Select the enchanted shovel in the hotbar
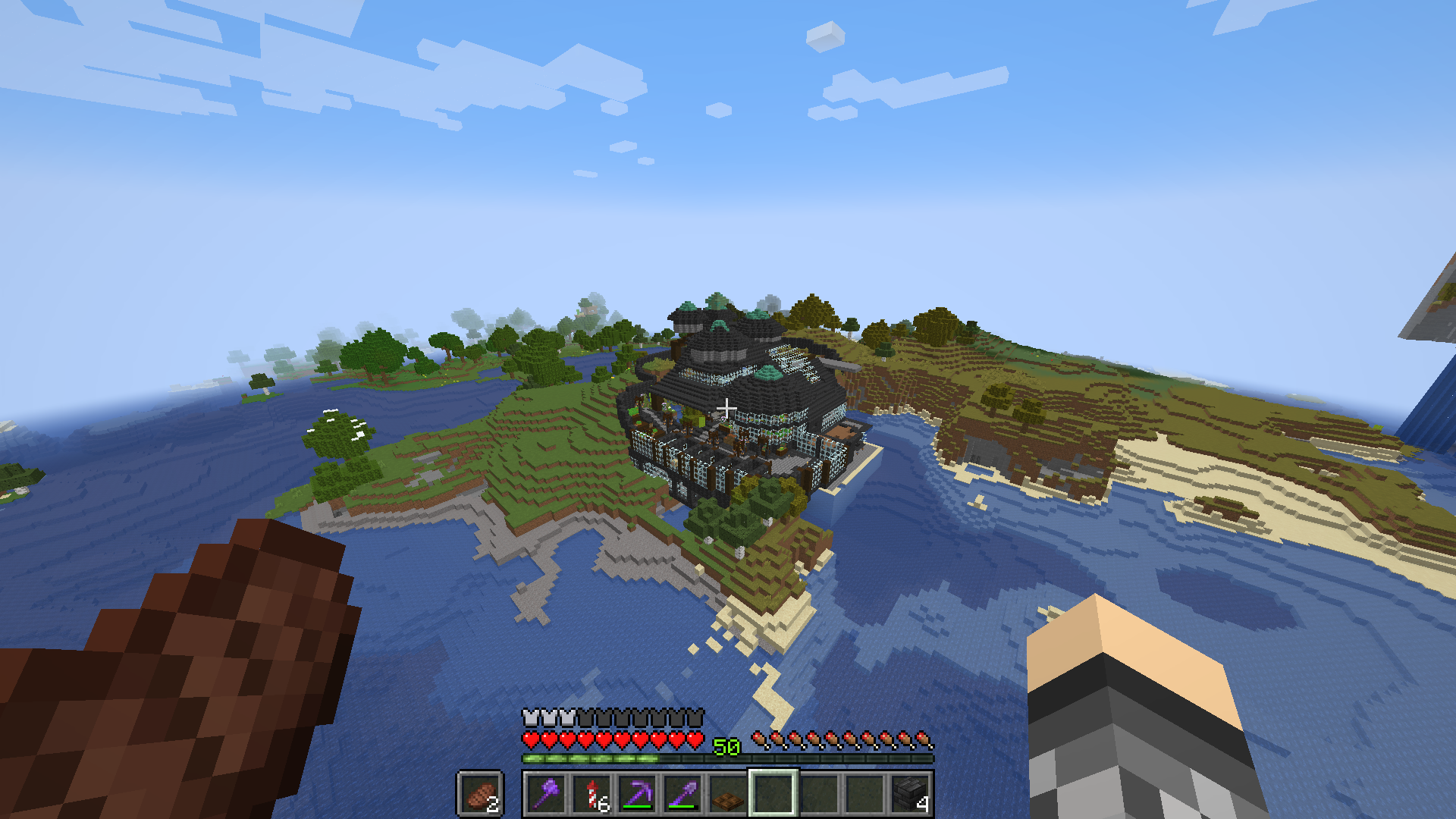Screen dimensions: 1456x819 coord(682,792)
